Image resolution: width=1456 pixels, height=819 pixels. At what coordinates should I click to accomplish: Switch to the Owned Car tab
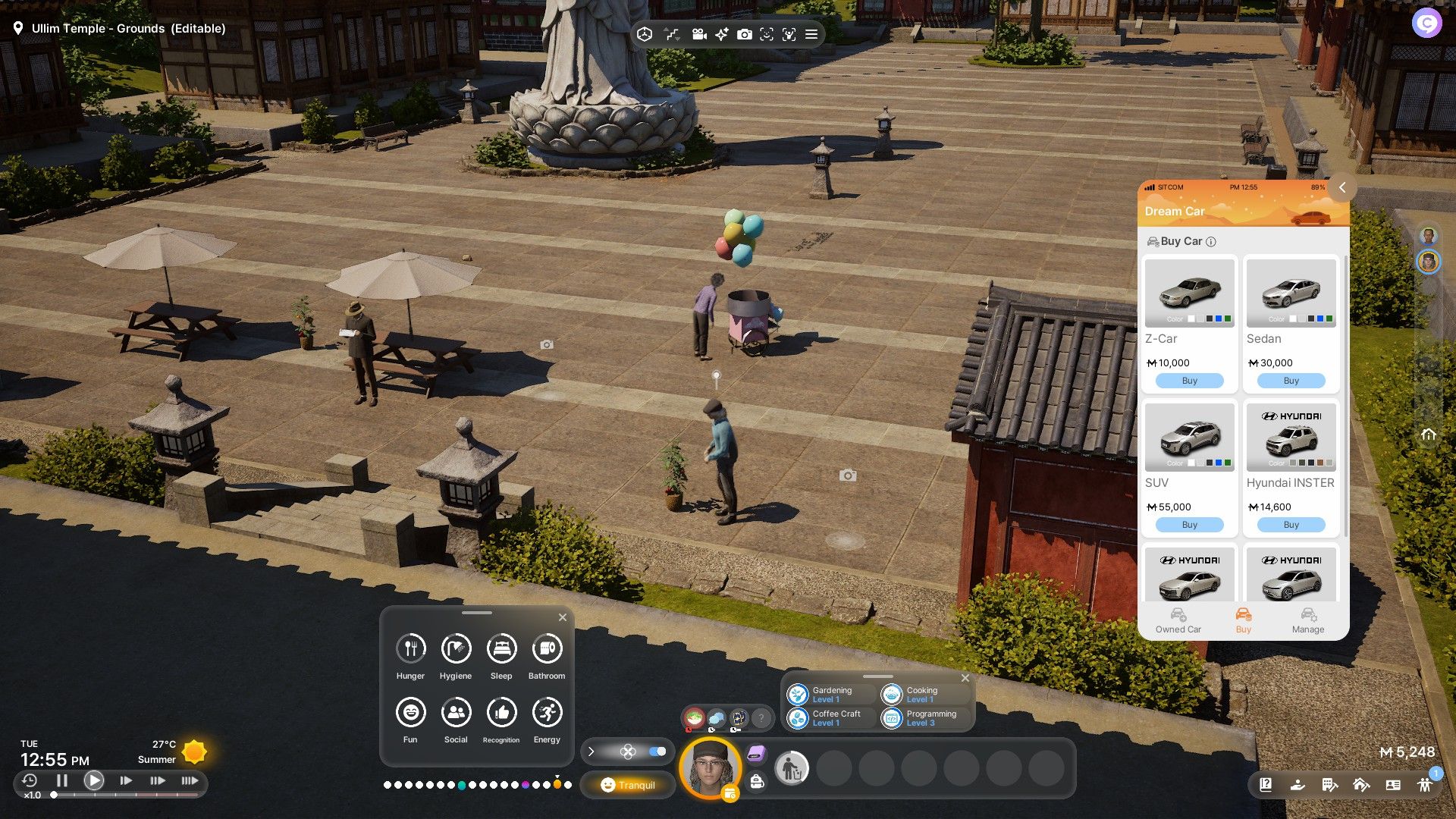pyautogui.click(x=1178, y=620)
